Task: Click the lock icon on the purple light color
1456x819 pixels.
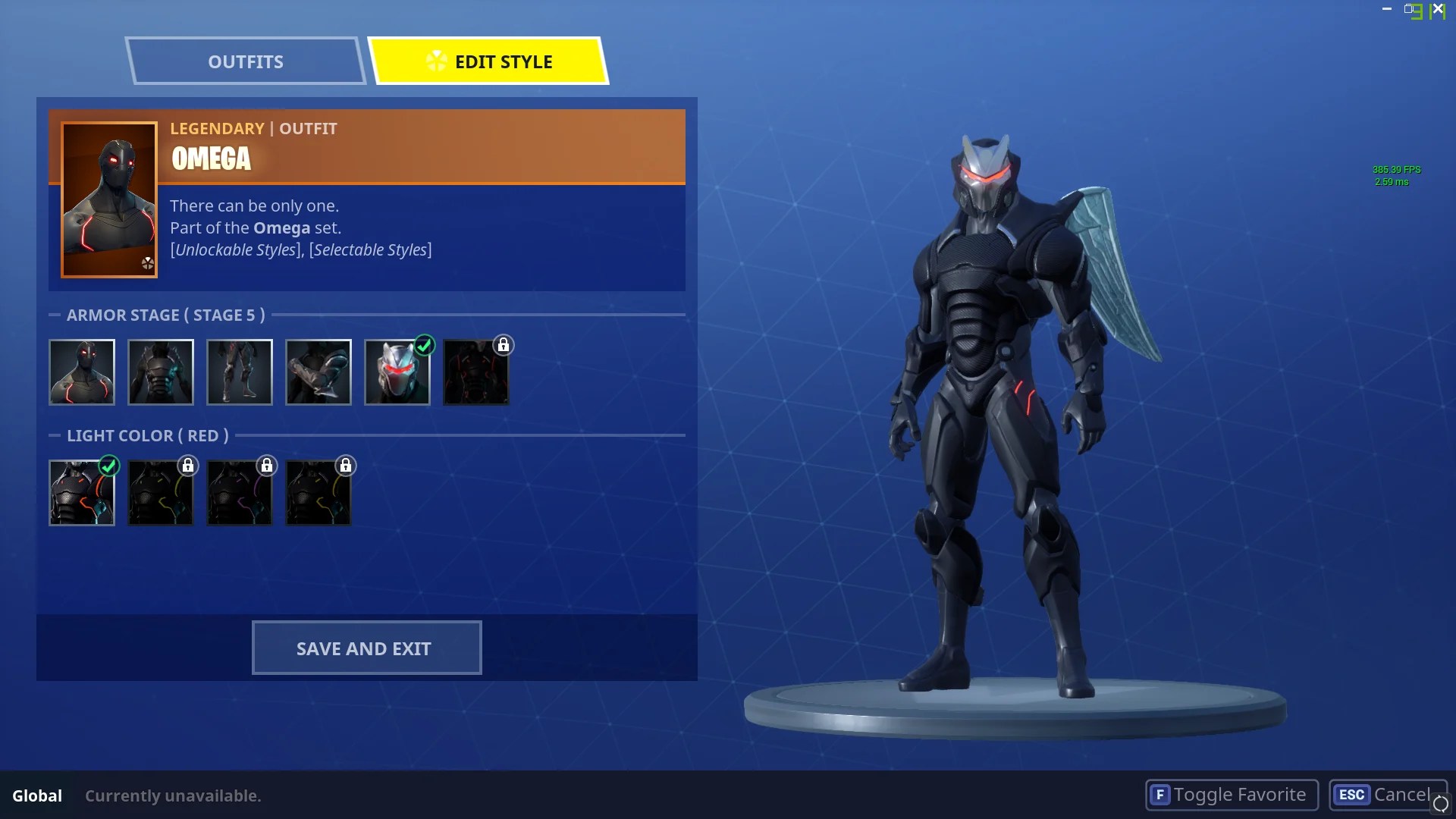Action: 267,466
